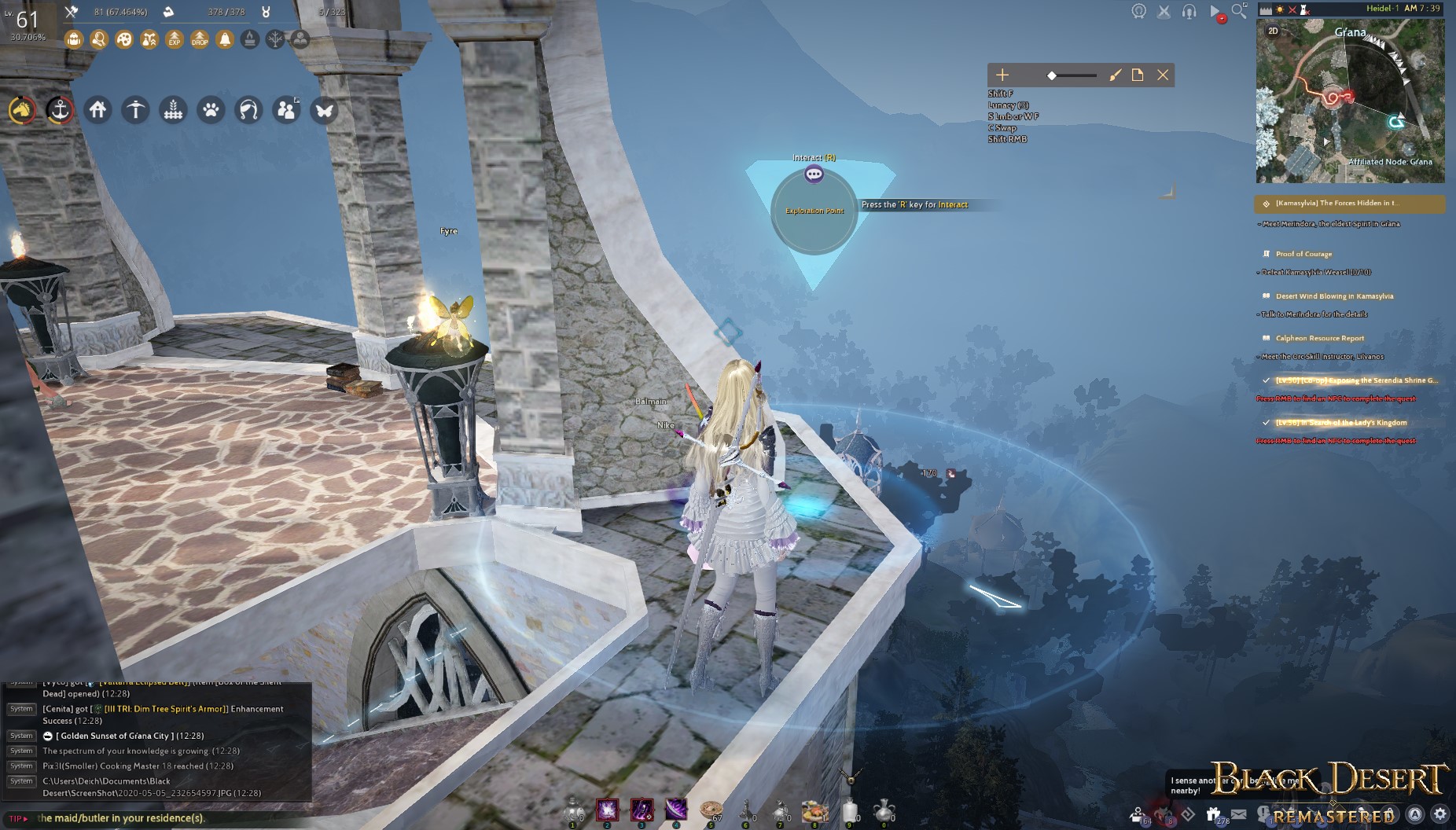Click the voice chat headset icon
Screen dimensions: 1456x830
[1189, 11]
